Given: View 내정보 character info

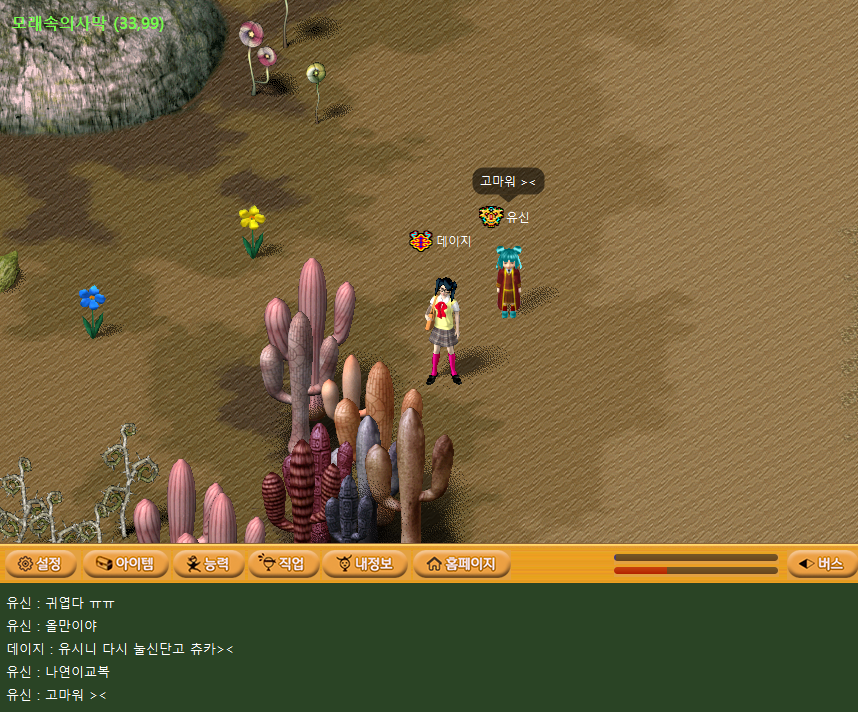Looking at the screenshot, I should pos(365,564).
